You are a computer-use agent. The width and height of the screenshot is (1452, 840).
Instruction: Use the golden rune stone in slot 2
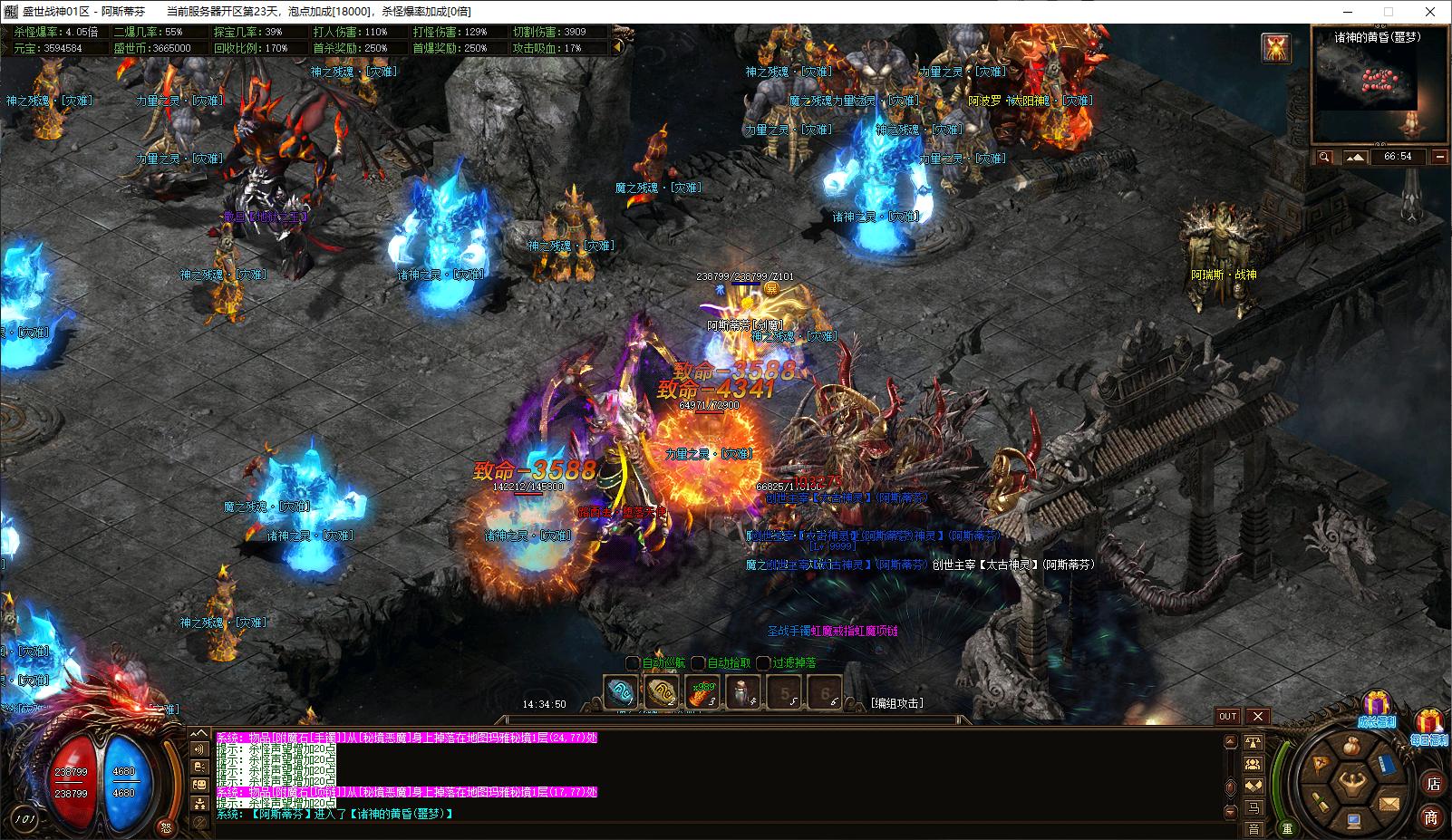click(x=661, y=694)
